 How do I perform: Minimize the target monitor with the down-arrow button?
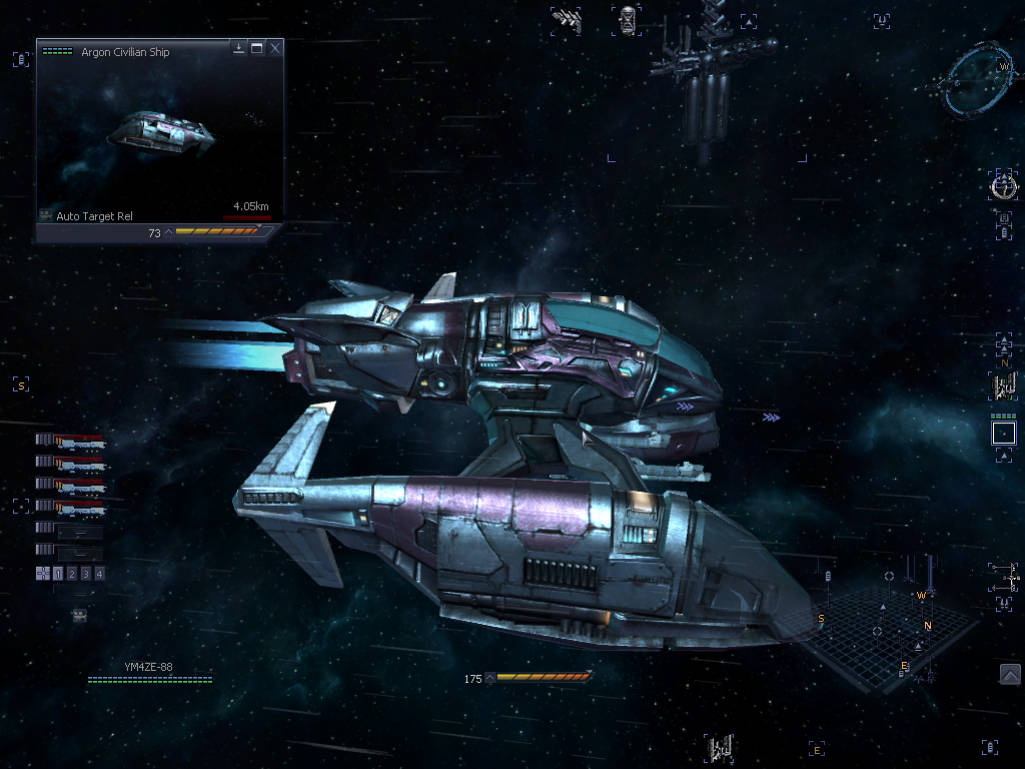(x=239, y=48)
